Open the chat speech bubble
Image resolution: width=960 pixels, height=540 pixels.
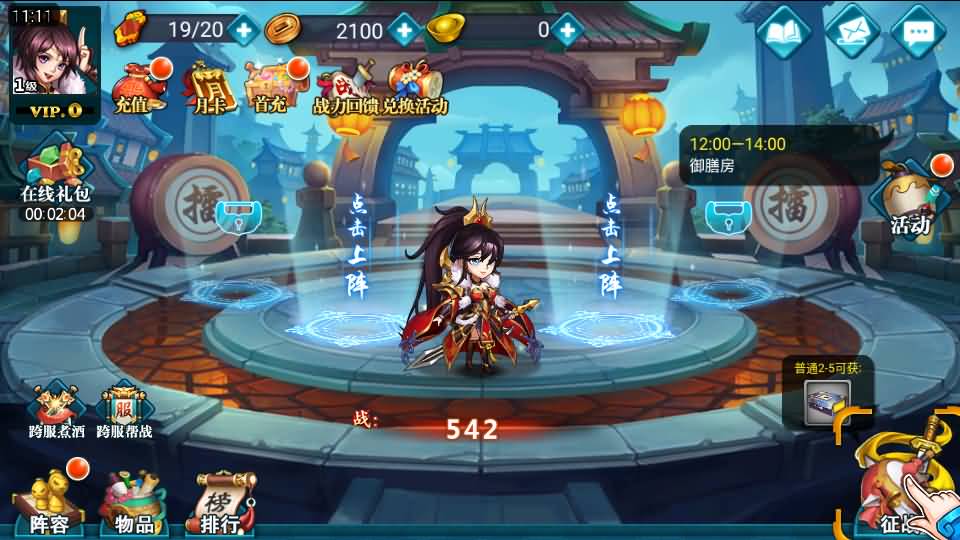(x=918, y=33)
